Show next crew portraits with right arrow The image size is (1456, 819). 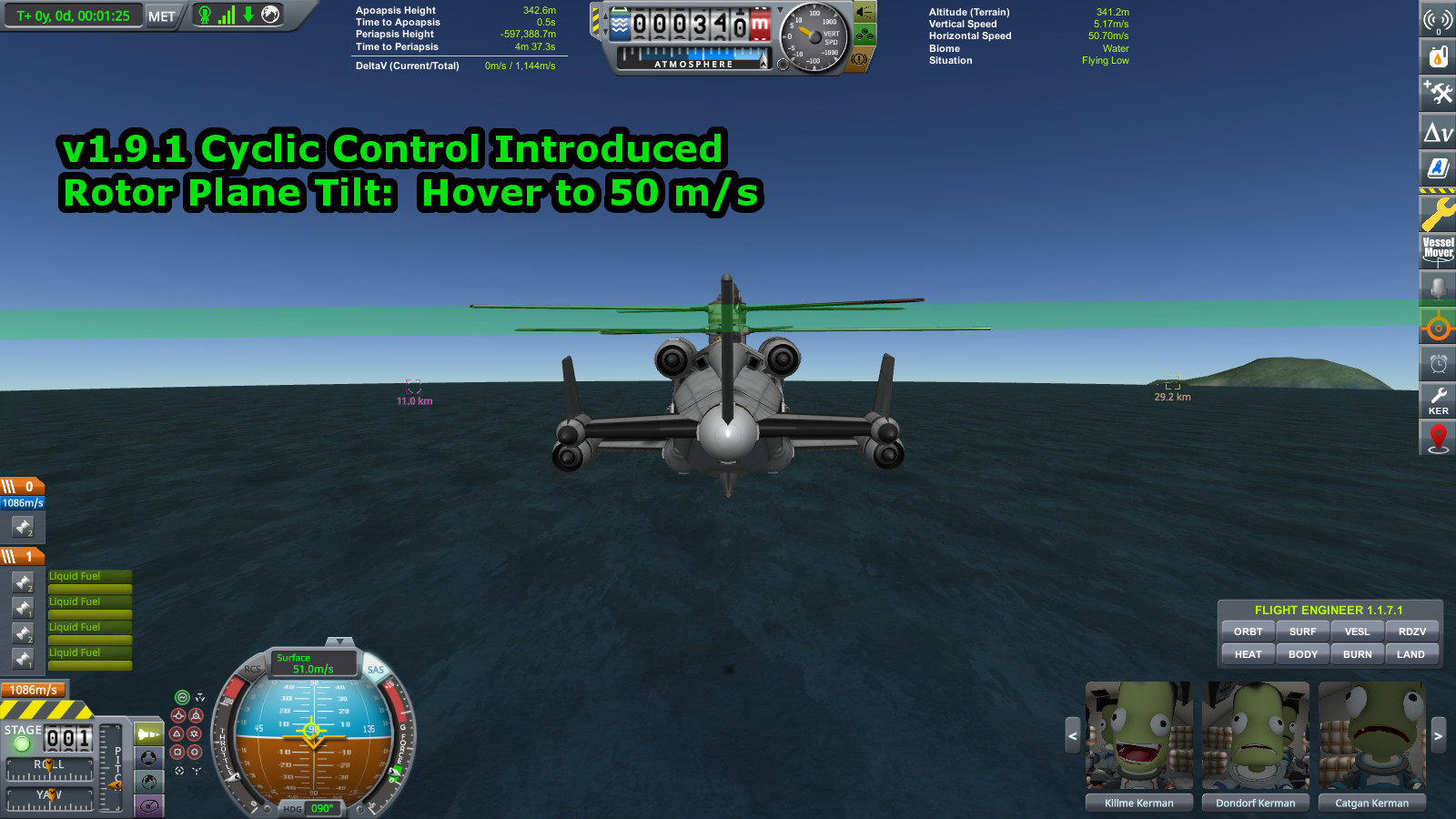click(x=1438, y=735)
